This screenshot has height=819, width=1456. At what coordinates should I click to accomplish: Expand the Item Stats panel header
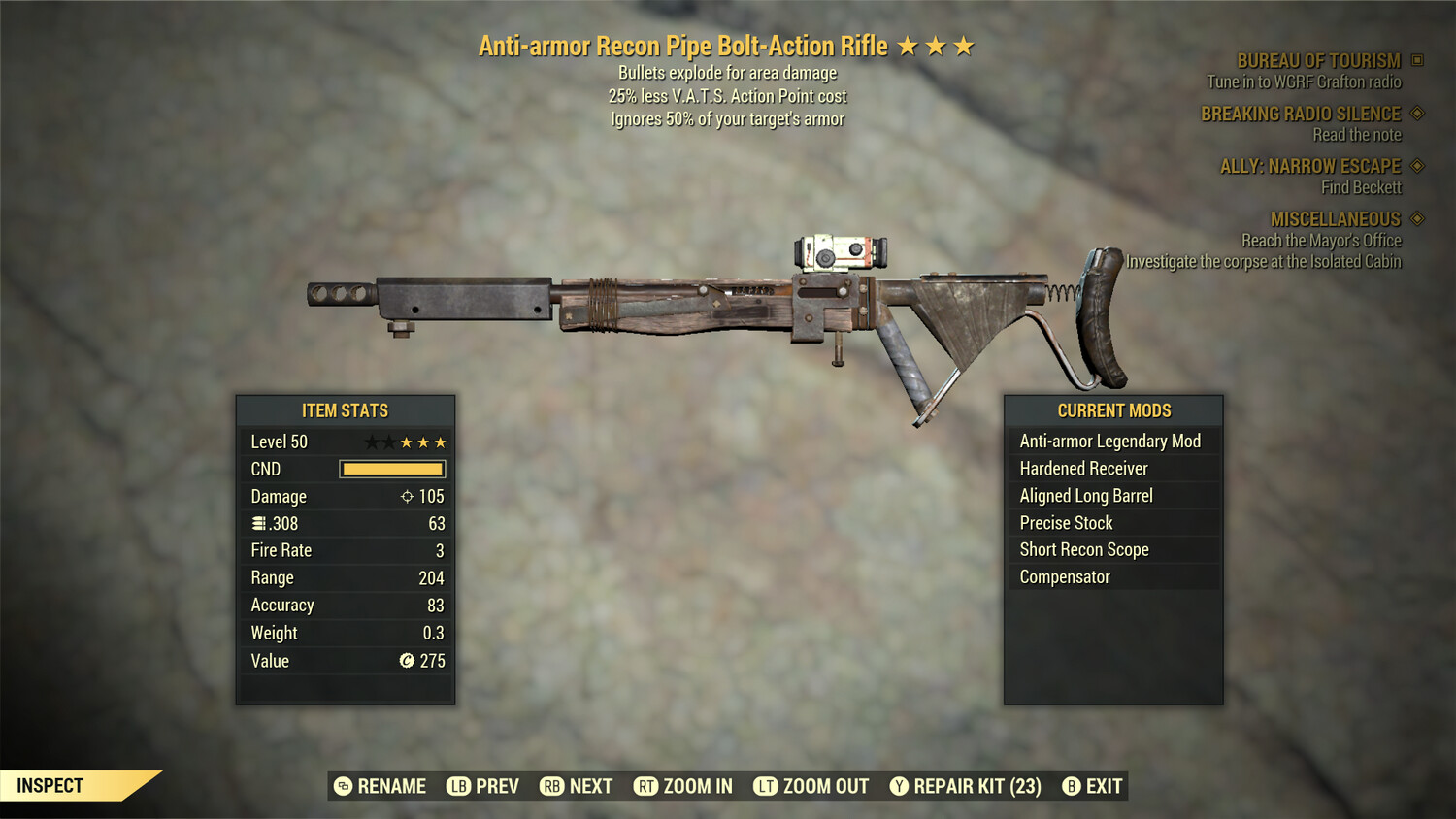tap(345, 409)
